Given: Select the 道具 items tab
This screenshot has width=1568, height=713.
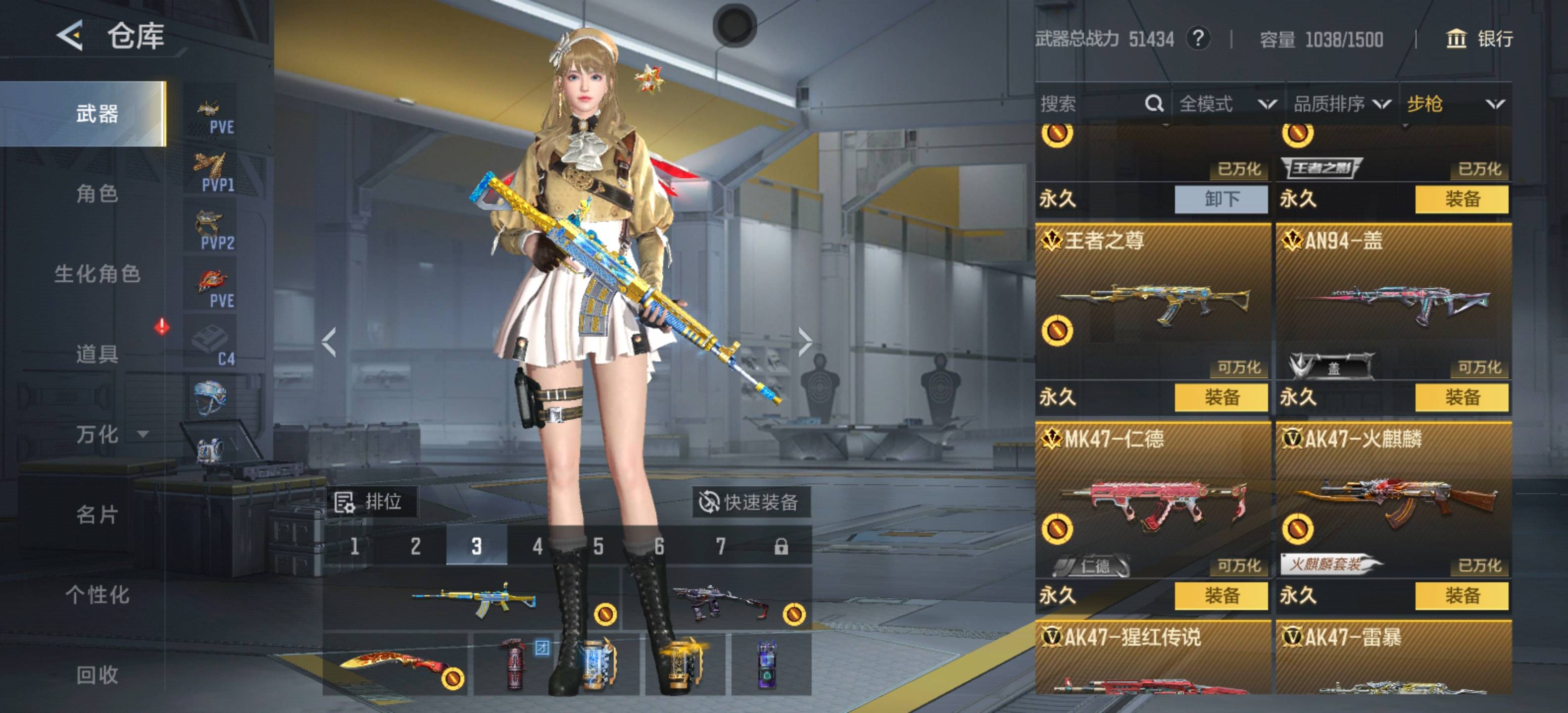Looking at the screenshot, I should point(97,354).
